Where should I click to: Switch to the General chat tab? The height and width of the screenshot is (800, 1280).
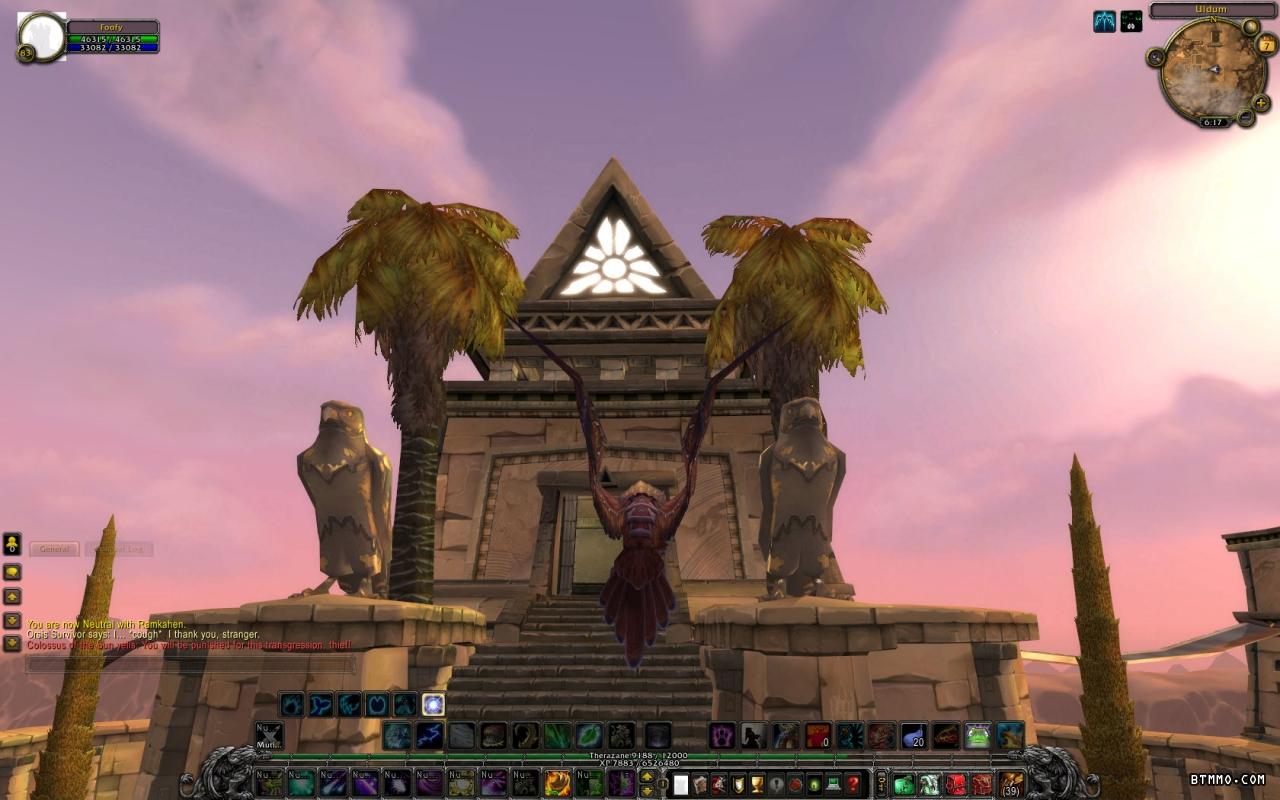pyautogui.click(x=54, y=549)
